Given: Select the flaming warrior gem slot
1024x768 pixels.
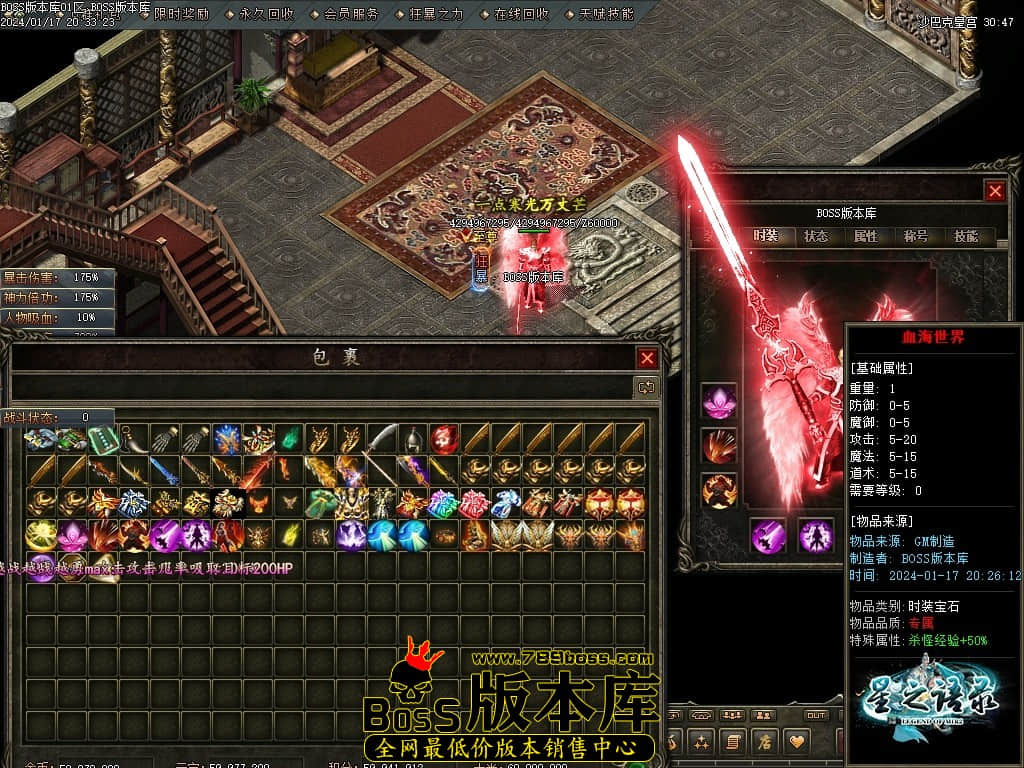Looking at the screenshot, I should point(718,489).
